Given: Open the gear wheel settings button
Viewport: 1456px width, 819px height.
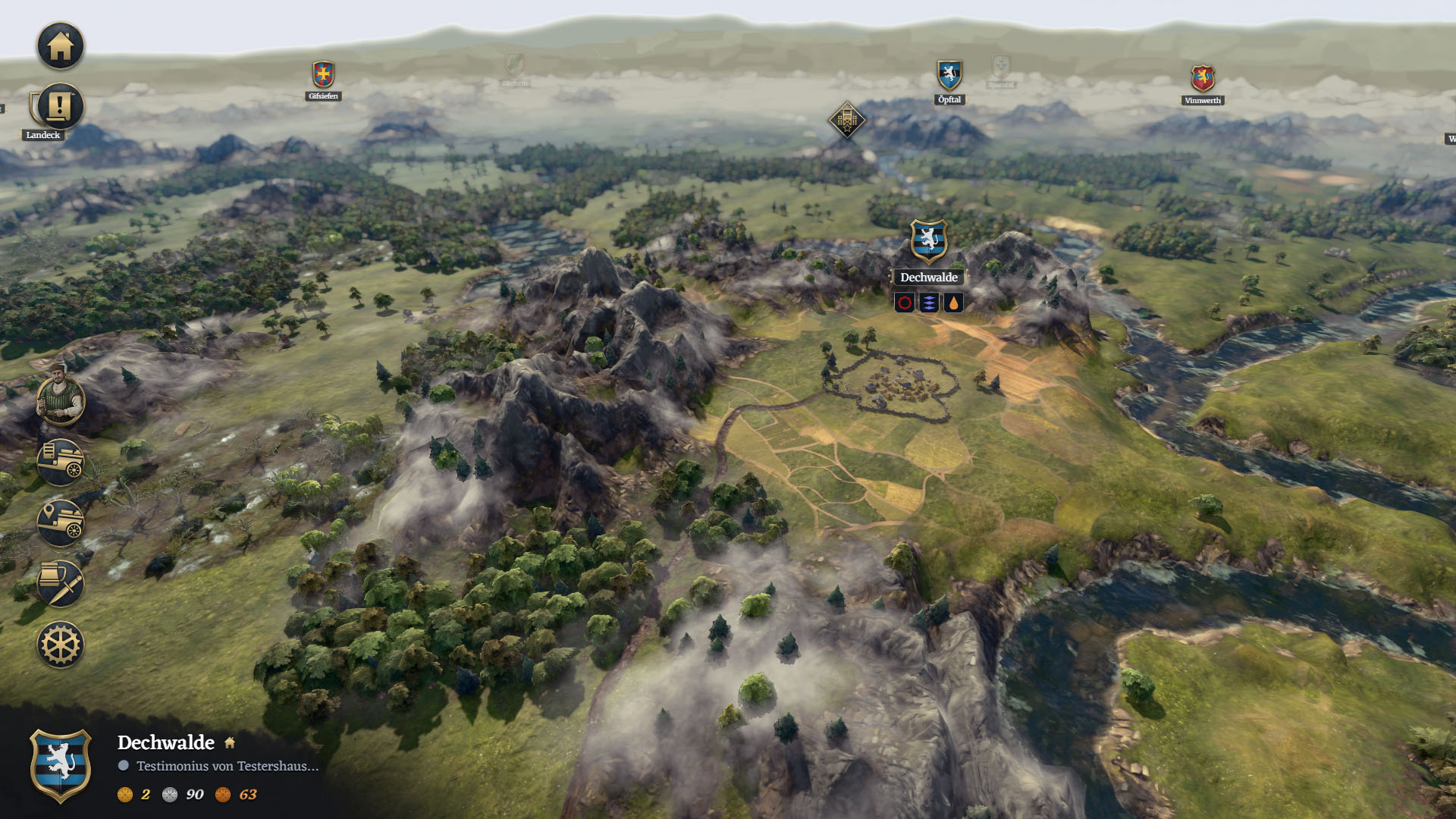Looking at the screenshot, I should pos(61,645).
